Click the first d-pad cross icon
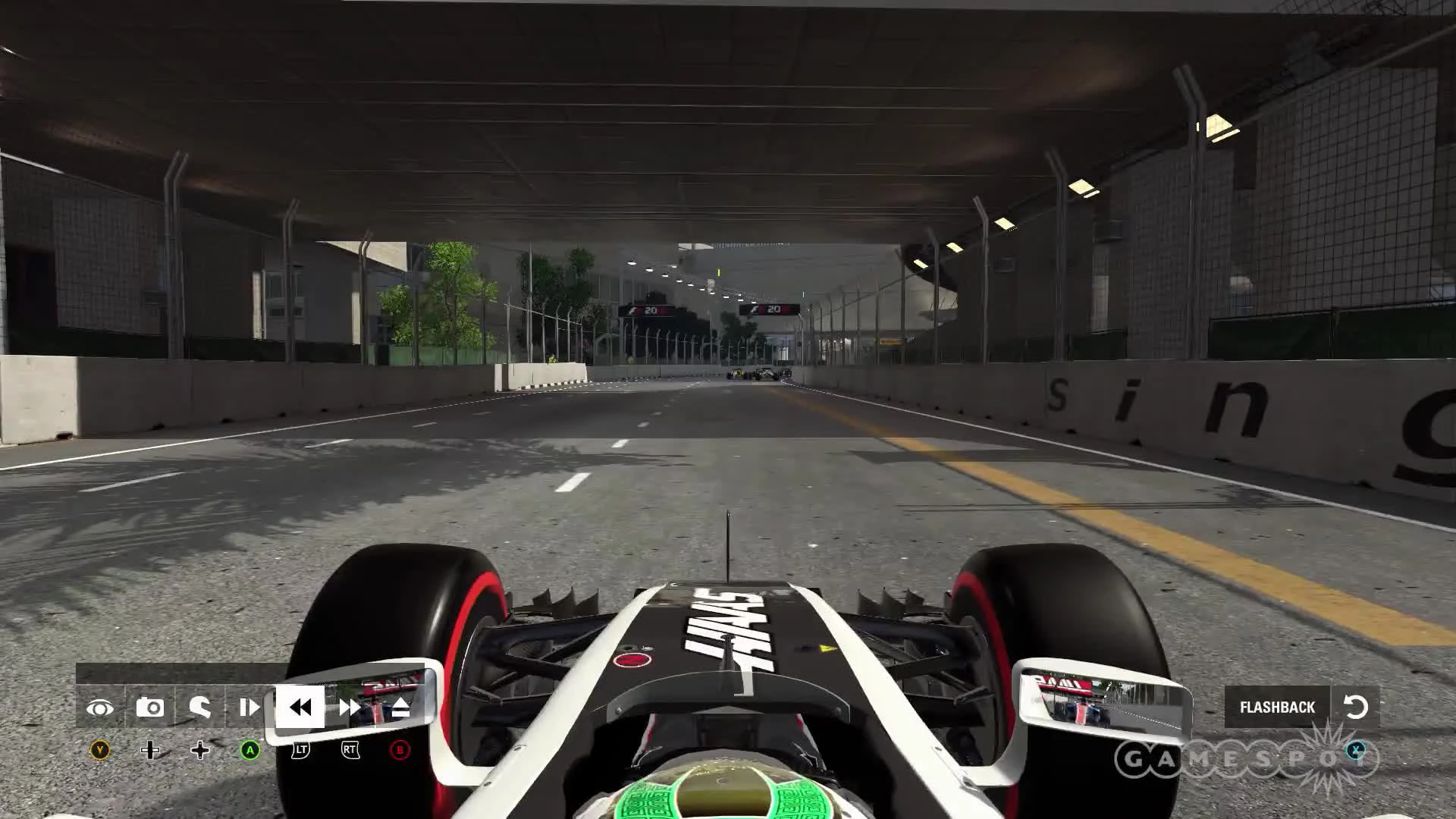This screenshot has width=1456, height=819. tap(152, 751)
